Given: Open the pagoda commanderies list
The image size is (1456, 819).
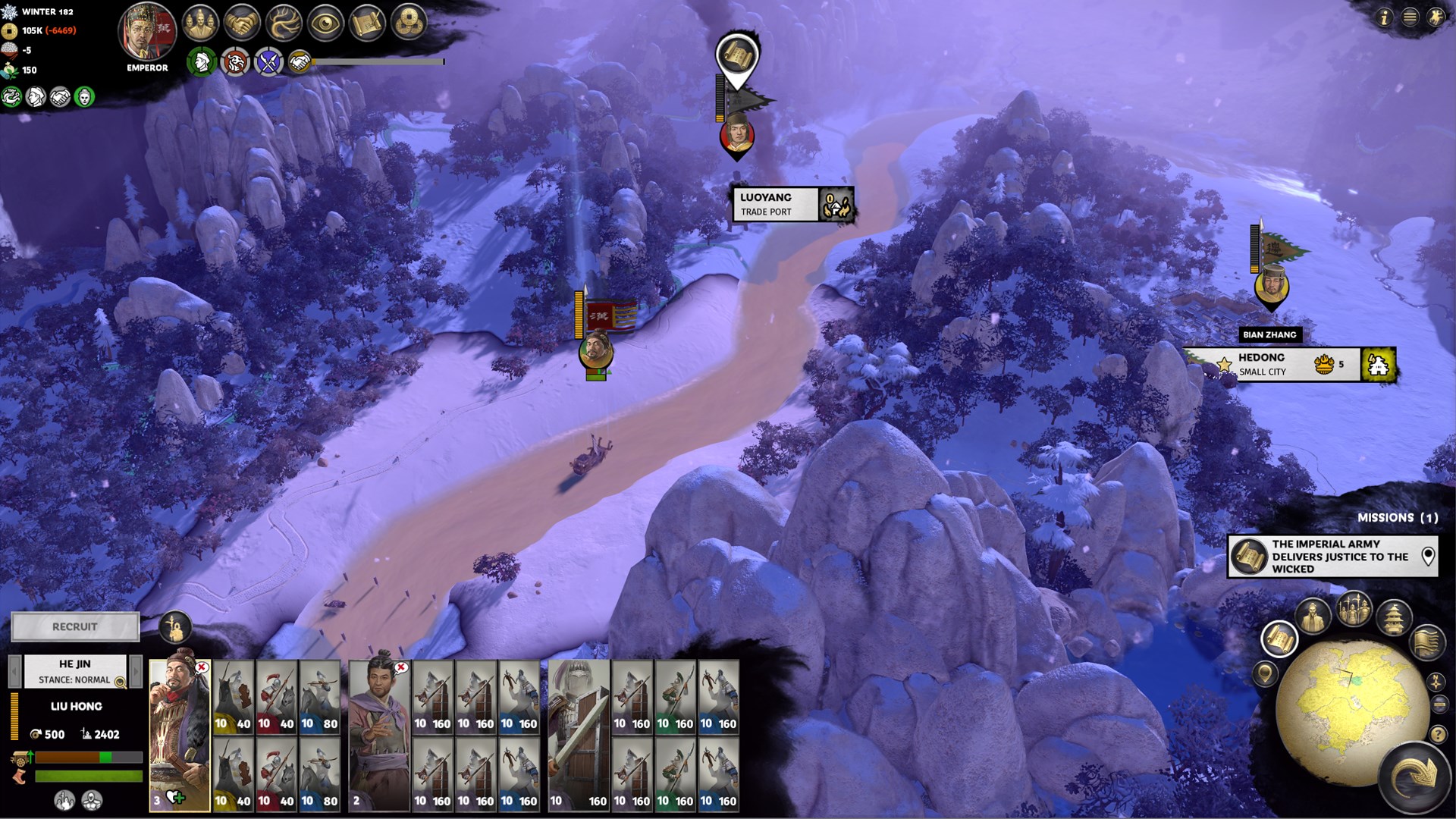Looking at the screenshot, I should [x=1395, y=617].
